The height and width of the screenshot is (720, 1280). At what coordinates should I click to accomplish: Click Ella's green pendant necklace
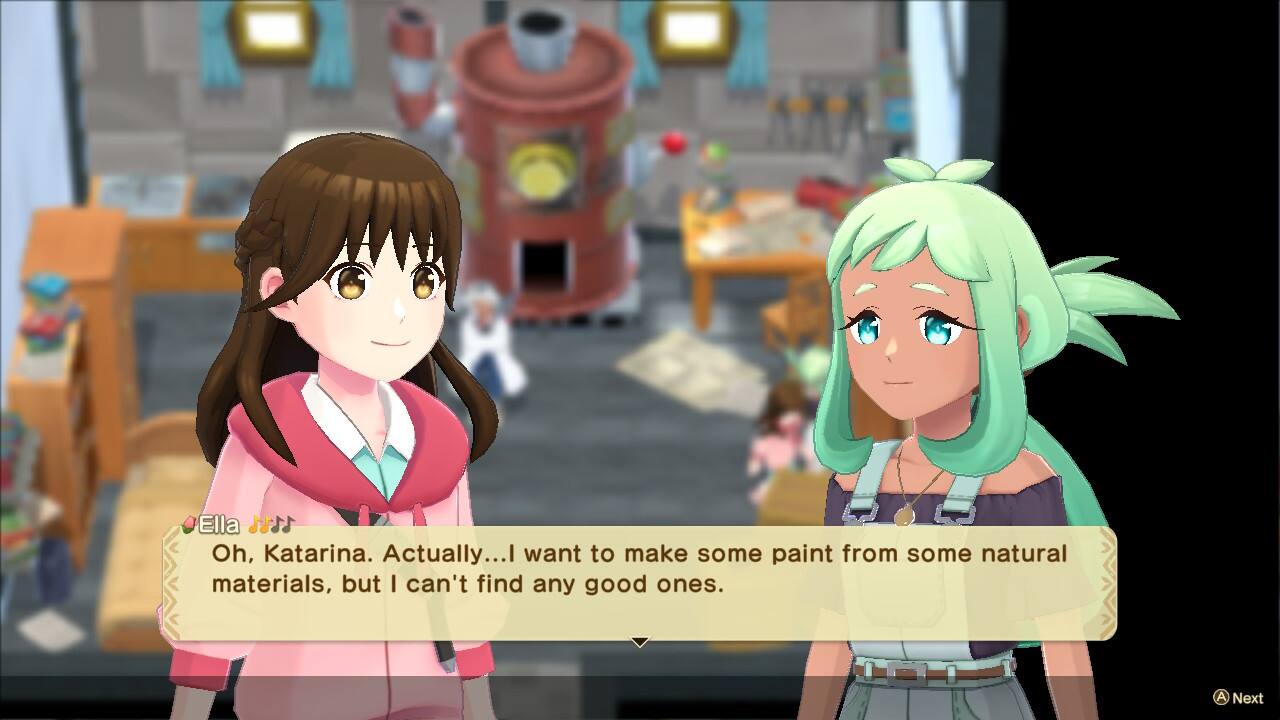click(x=904, y=515)
